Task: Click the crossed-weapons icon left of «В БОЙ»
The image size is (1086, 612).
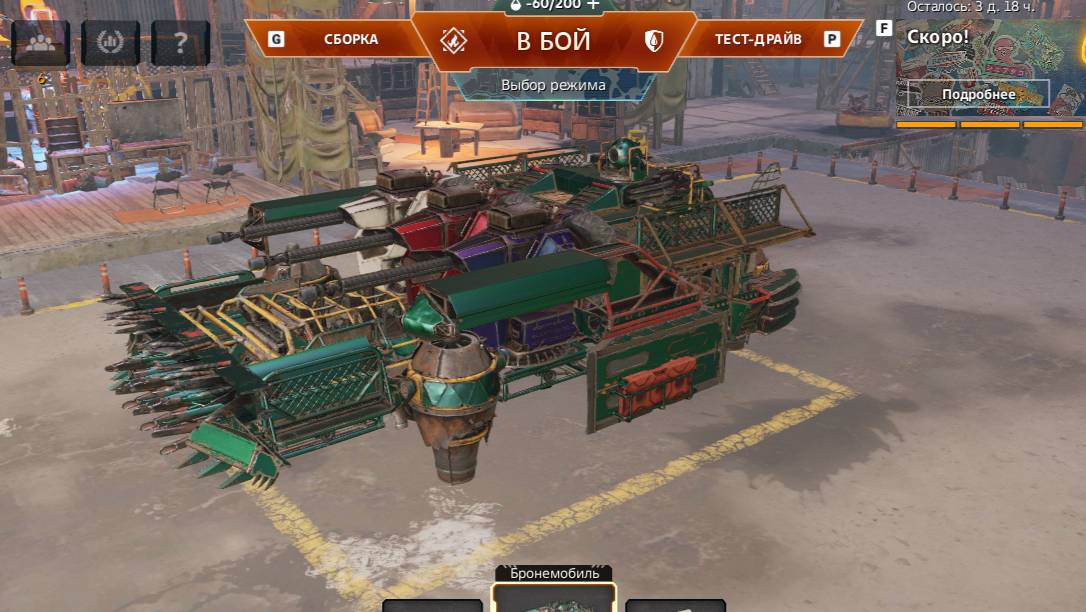Action: coord(453,41)
